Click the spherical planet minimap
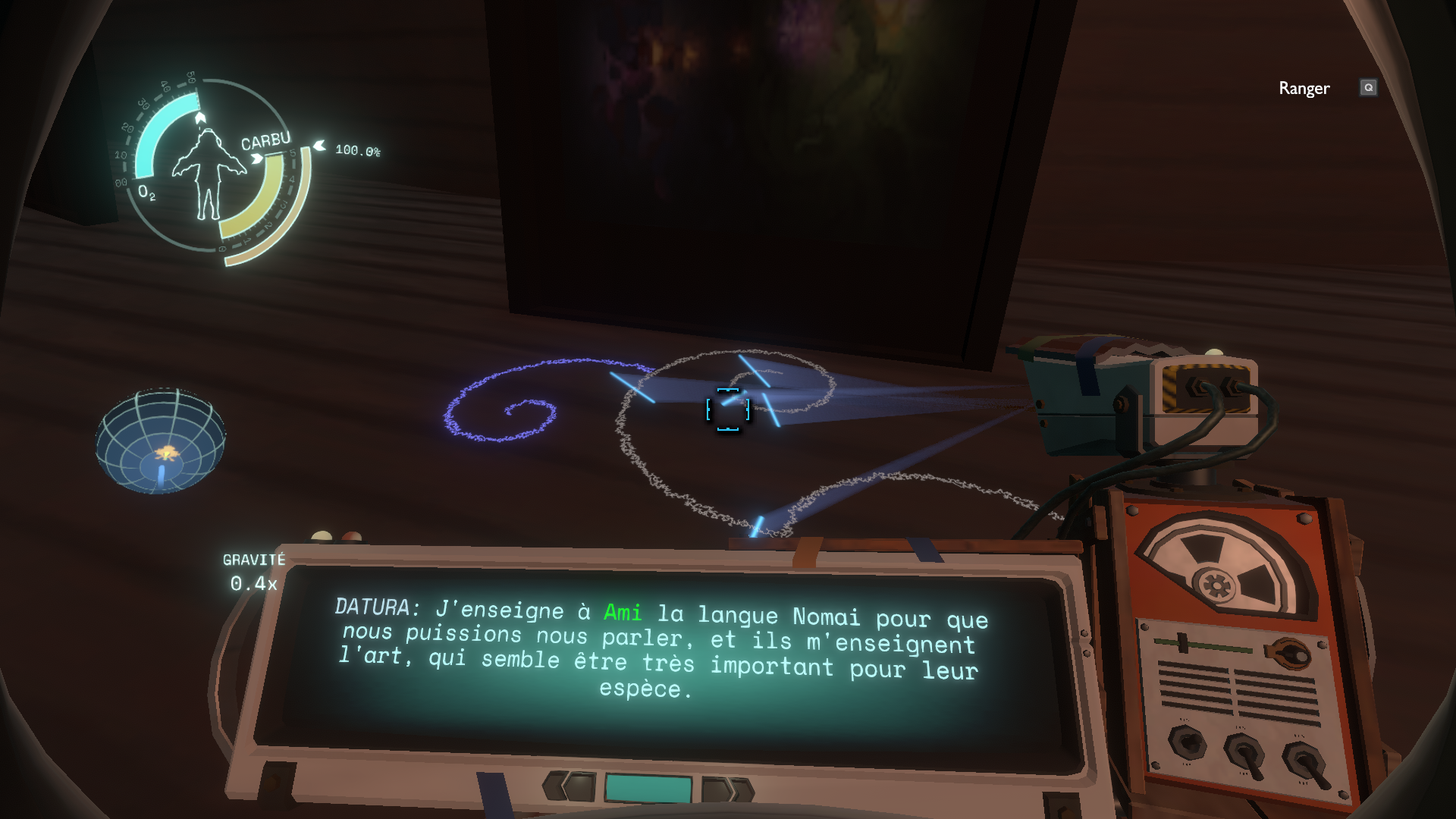The image size is (1456, 819). click(x=160, y=441)
